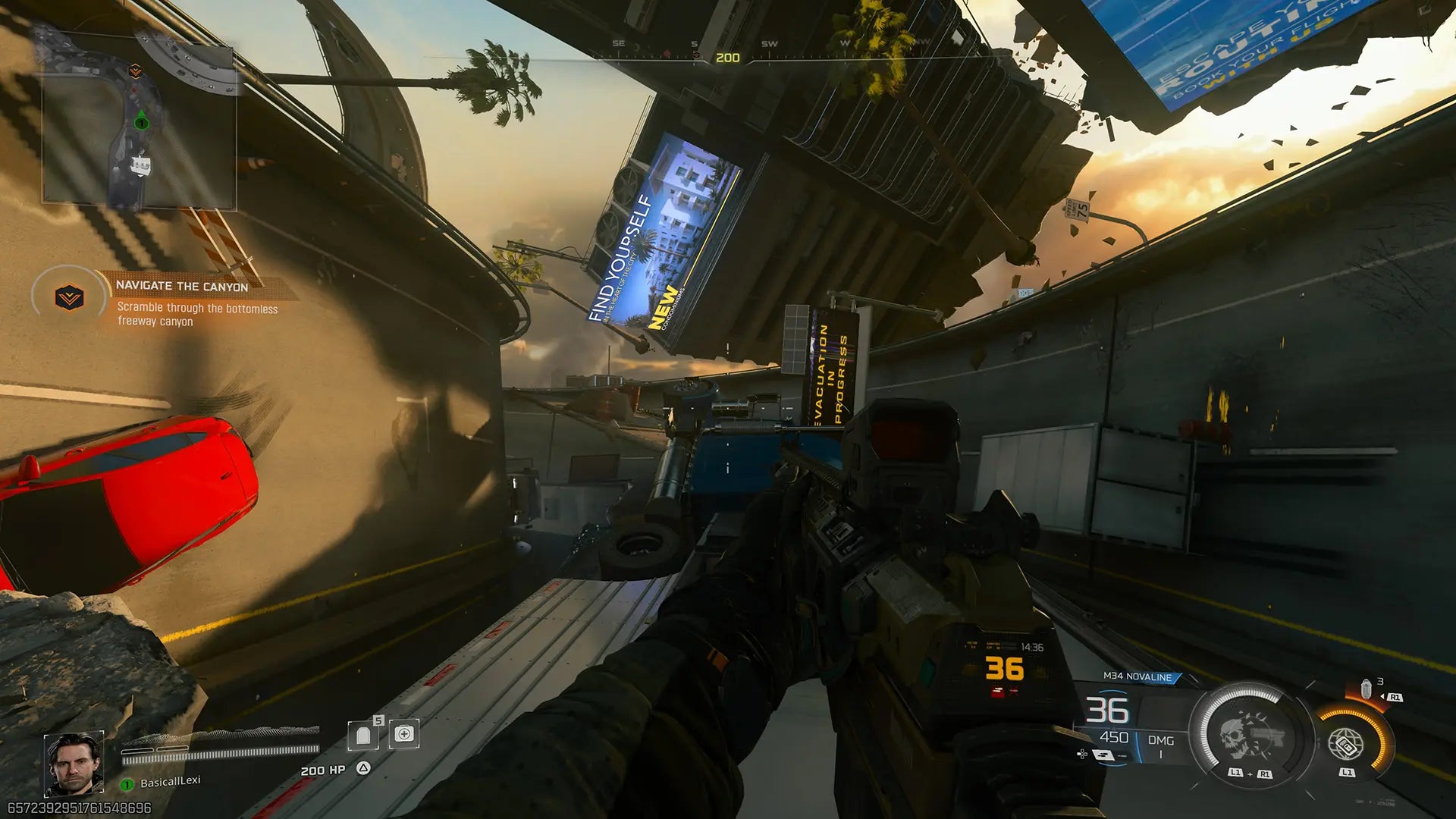Click the compass bar heading marker
This screenshot has height=819, width=1456.
pyautogui.click(x=727, y=58)
